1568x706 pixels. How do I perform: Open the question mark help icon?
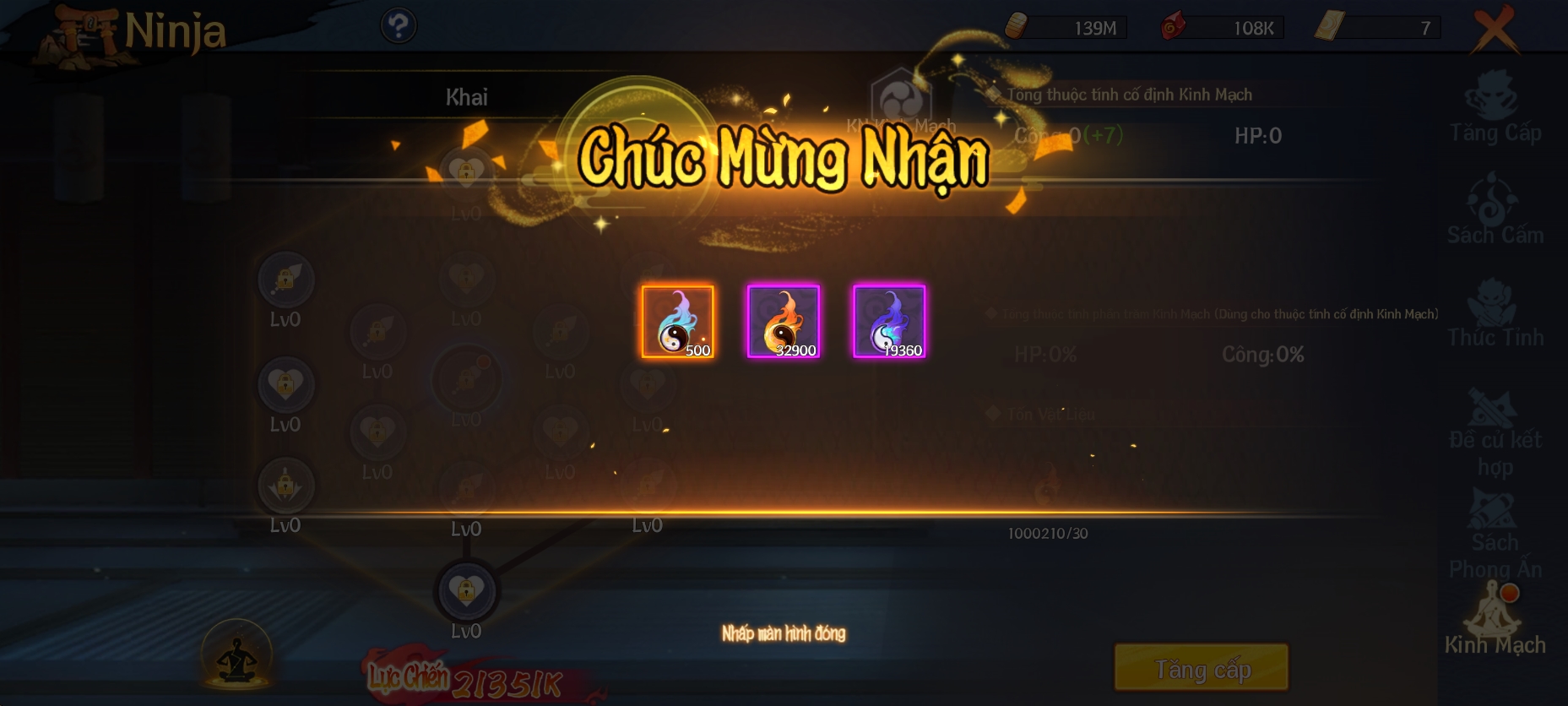pos(399,26)
